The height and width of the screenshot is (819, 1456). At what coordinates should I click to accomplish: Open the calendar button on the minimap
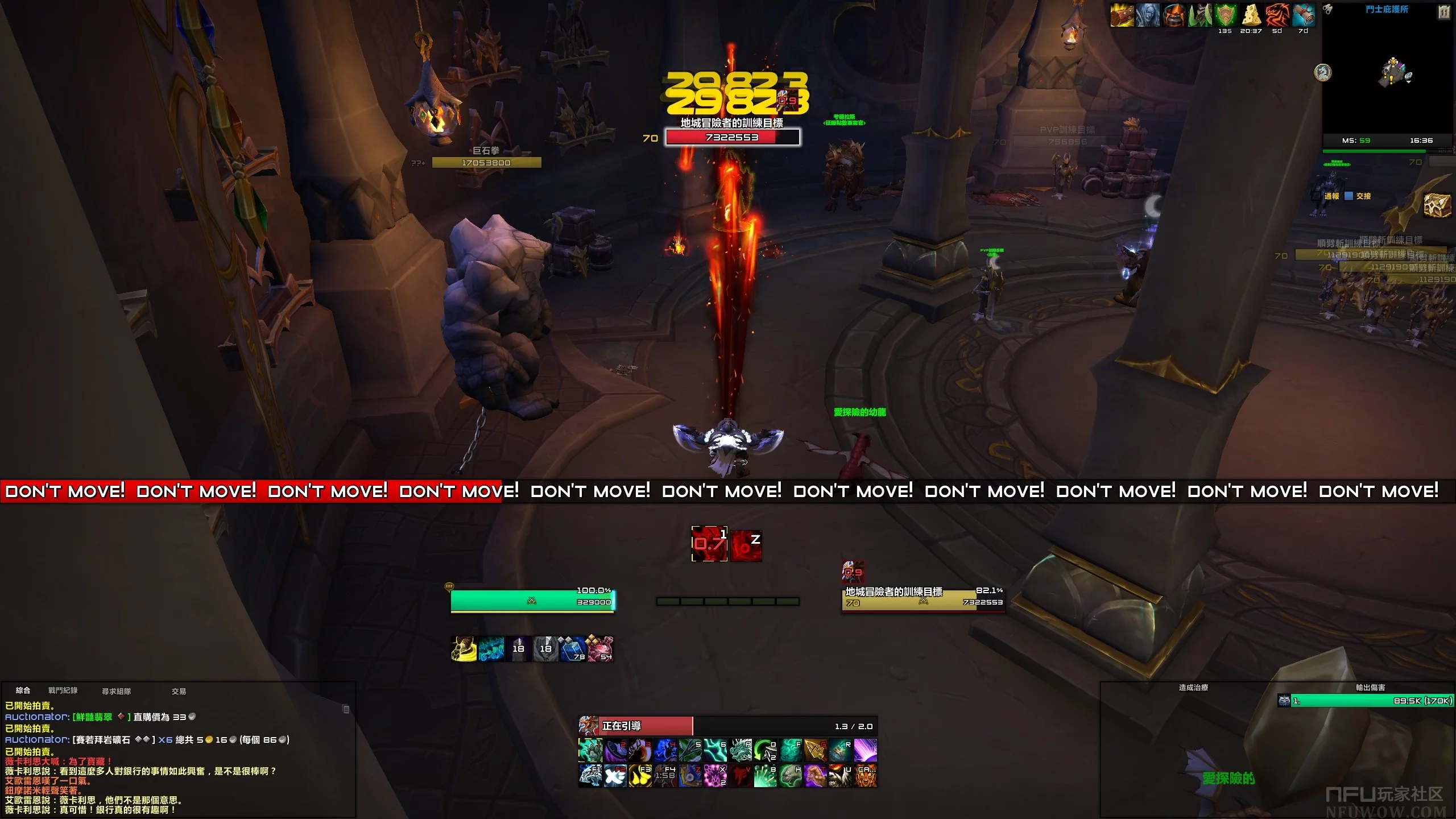(1444, 11)
